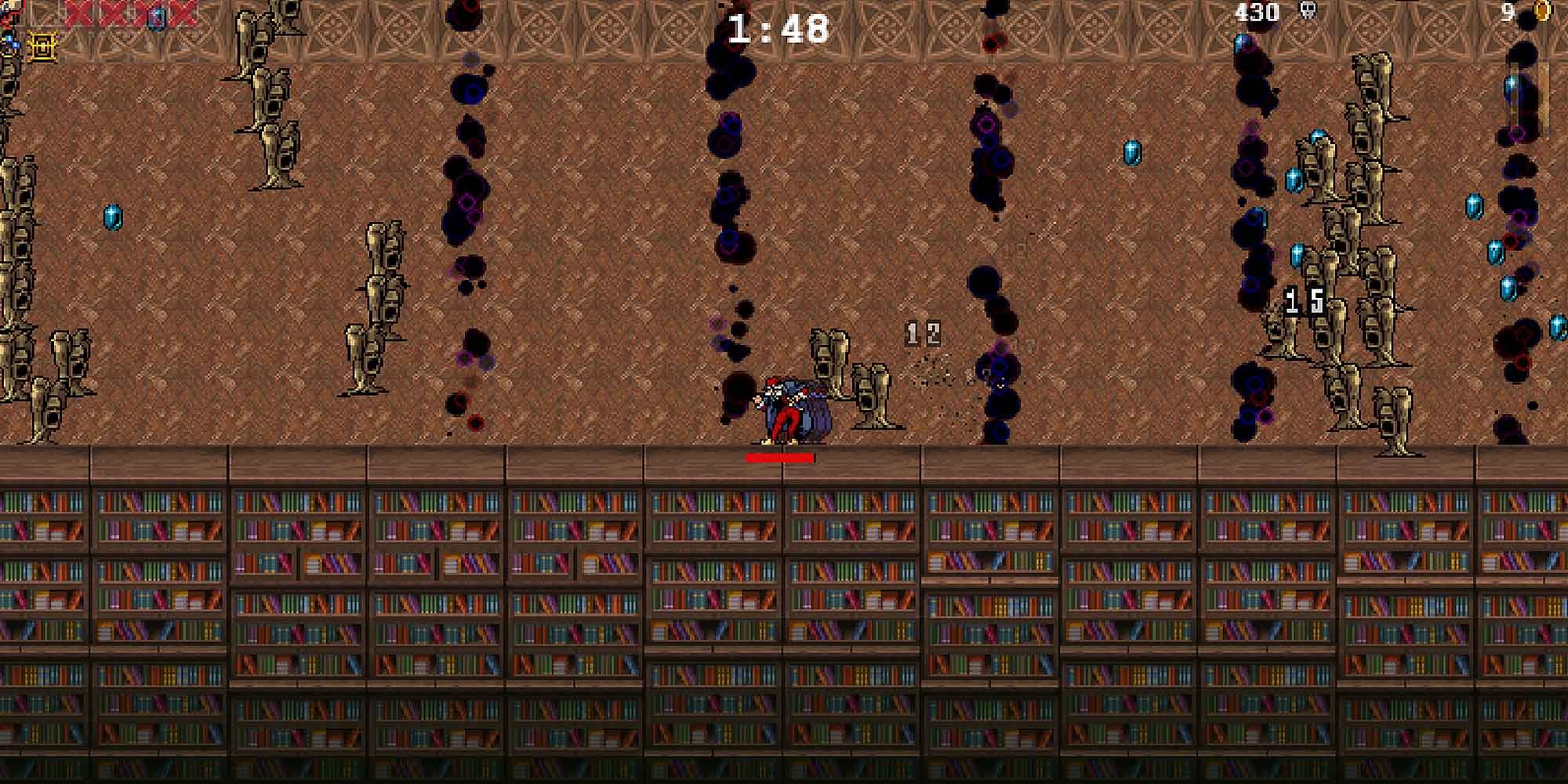Image resolution: width=1568 pixels, height=784 pixels.
Task: Click the damage number 15
Action: [1298, 302]
